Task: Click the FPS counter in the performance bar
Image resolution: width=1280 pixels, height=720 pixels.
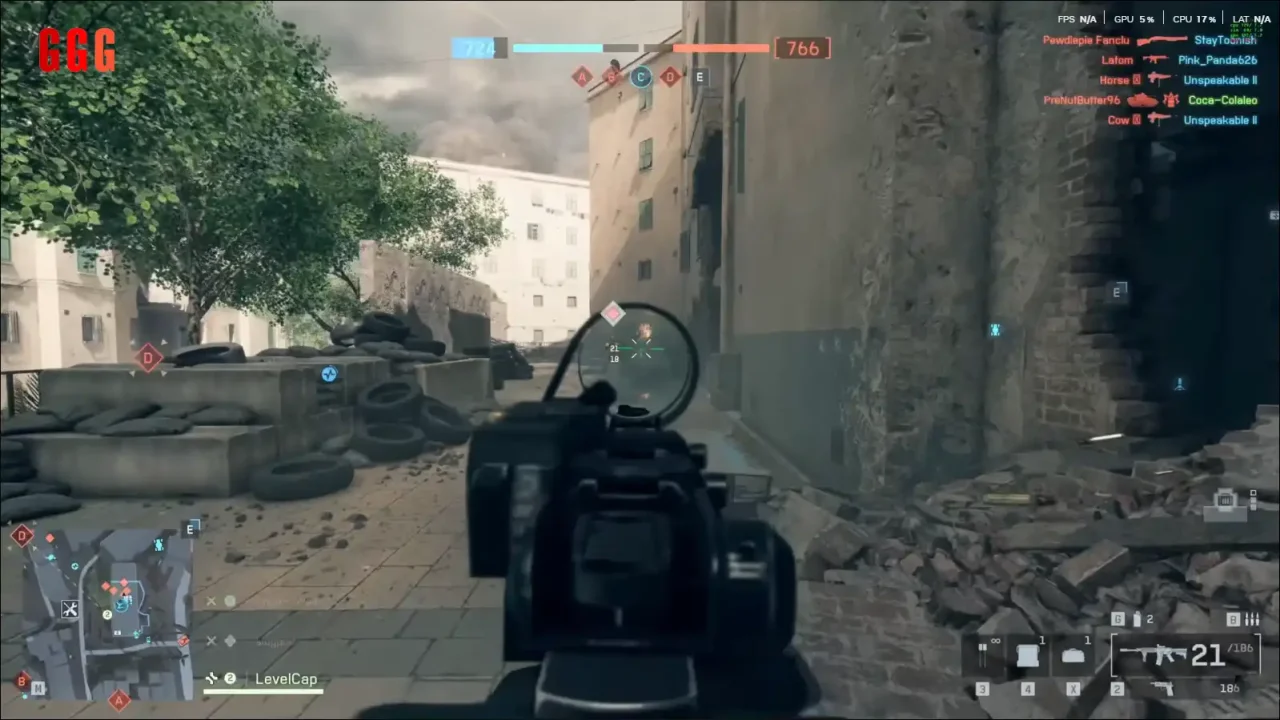Action: (x=1077, y=18)
